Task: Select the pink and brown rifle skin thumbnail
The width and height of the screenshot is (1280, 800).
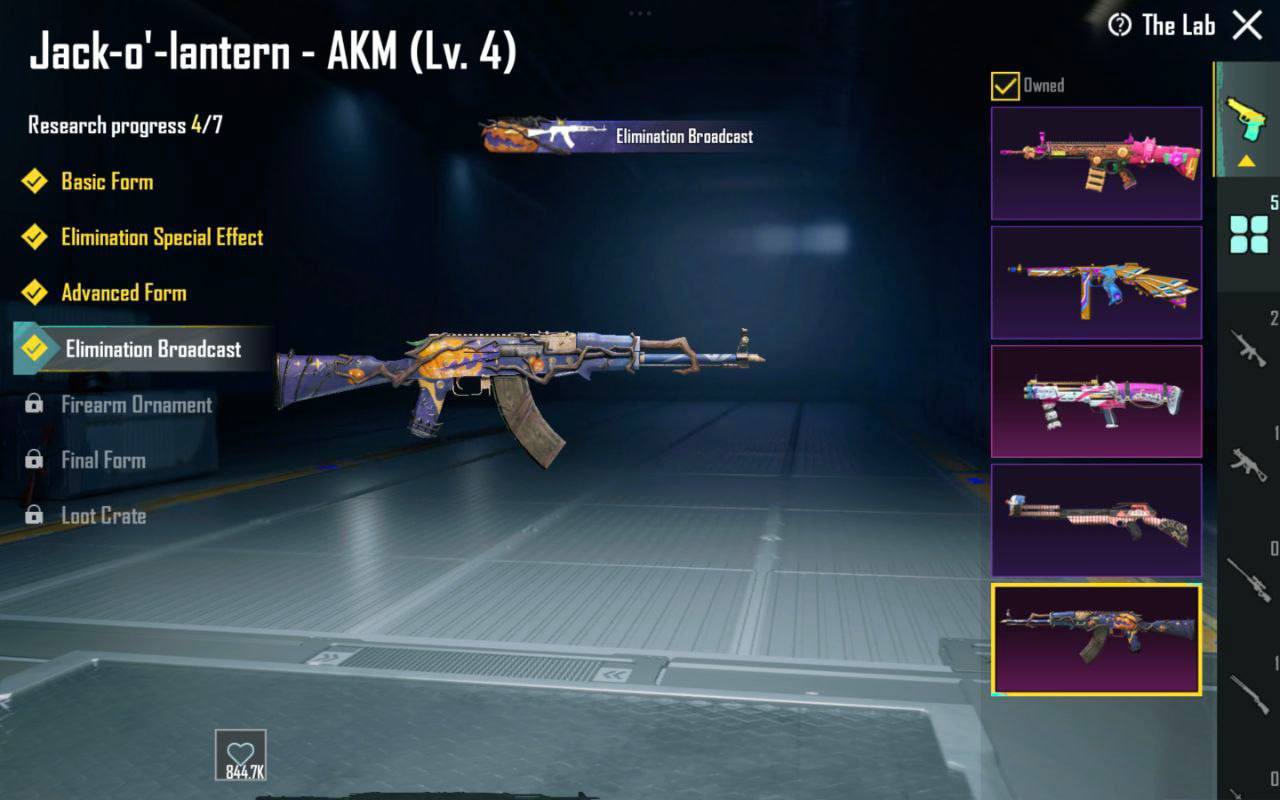Action: tap(1096, 163)
